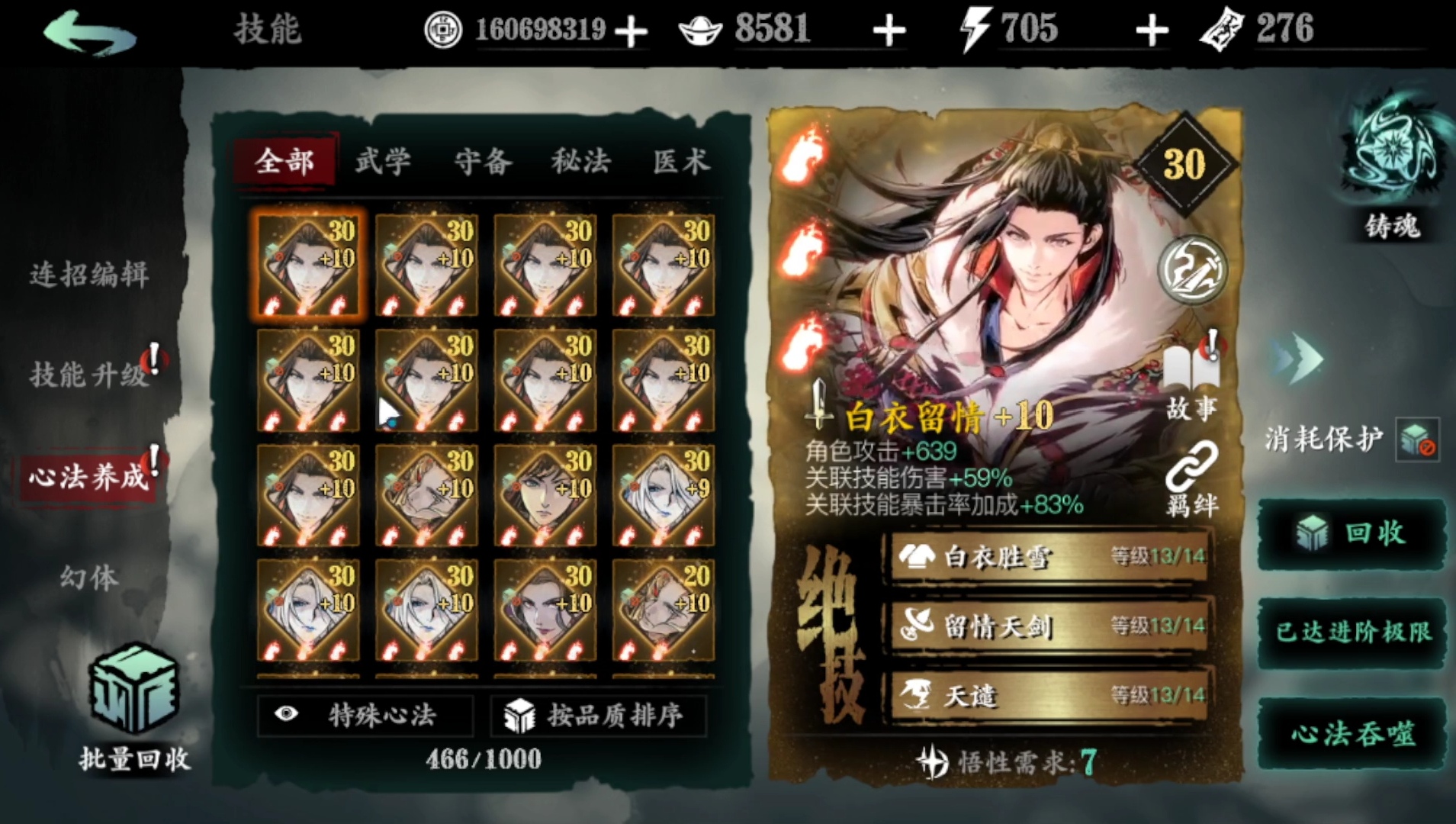Viewport: 1456px width, 824px height.
Task: Select the 白衣胜雪 skill row
Action: pos(1049,557)
